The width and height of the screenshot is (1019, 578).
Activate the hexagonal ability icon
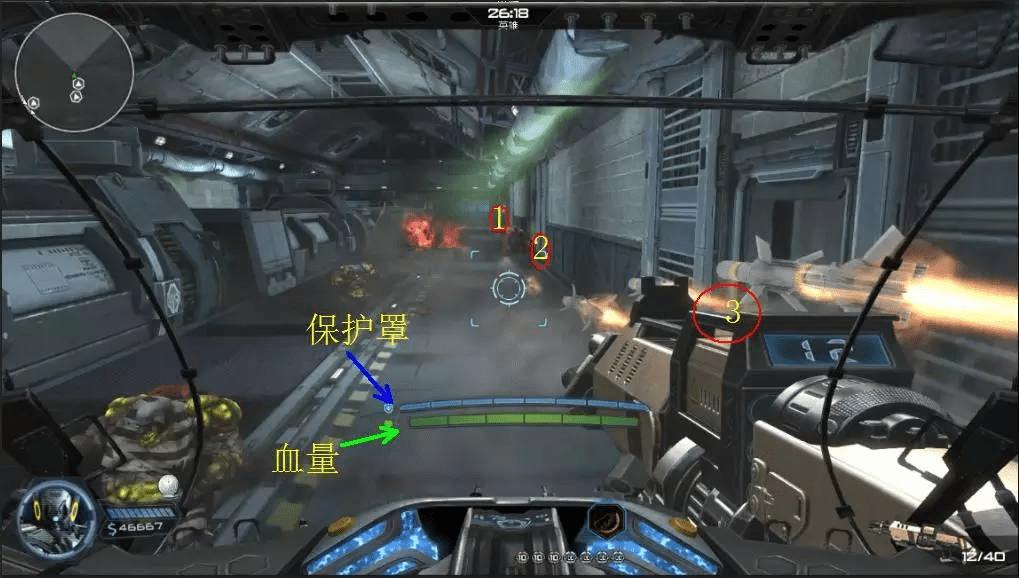point(605,522)
